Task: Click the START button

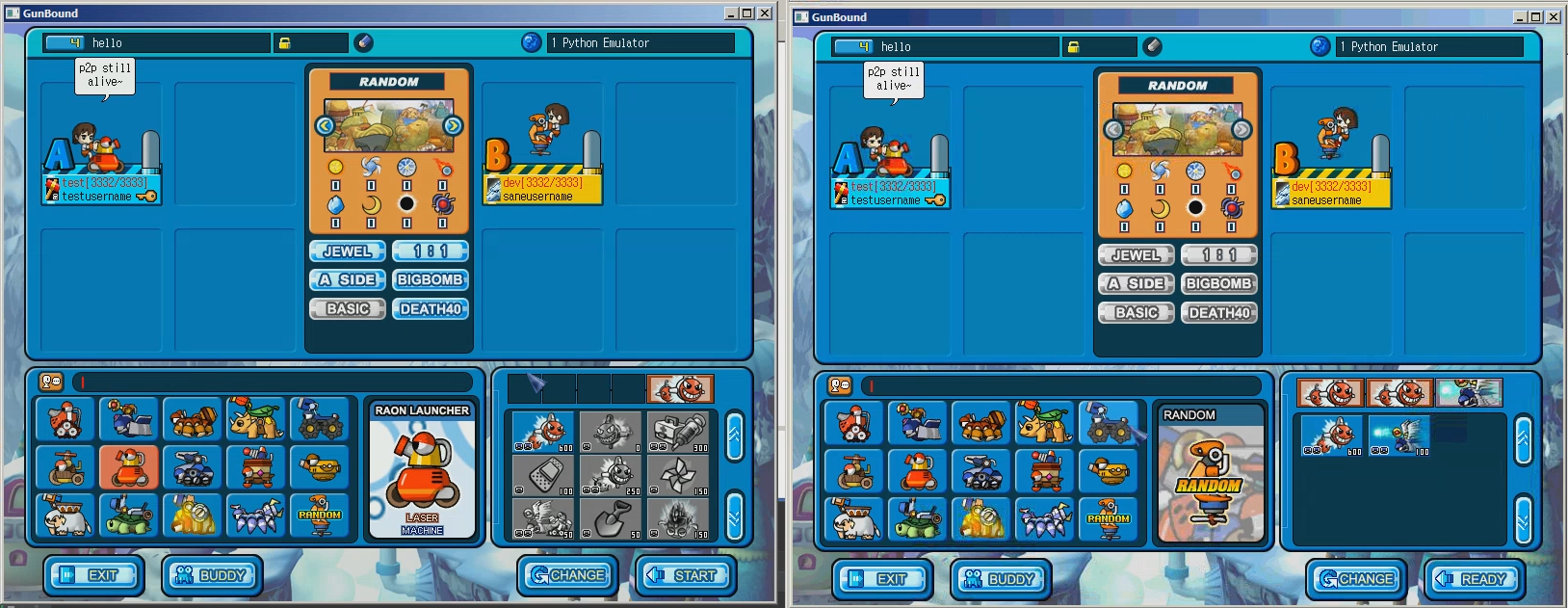Action: (x=685, y=576)
